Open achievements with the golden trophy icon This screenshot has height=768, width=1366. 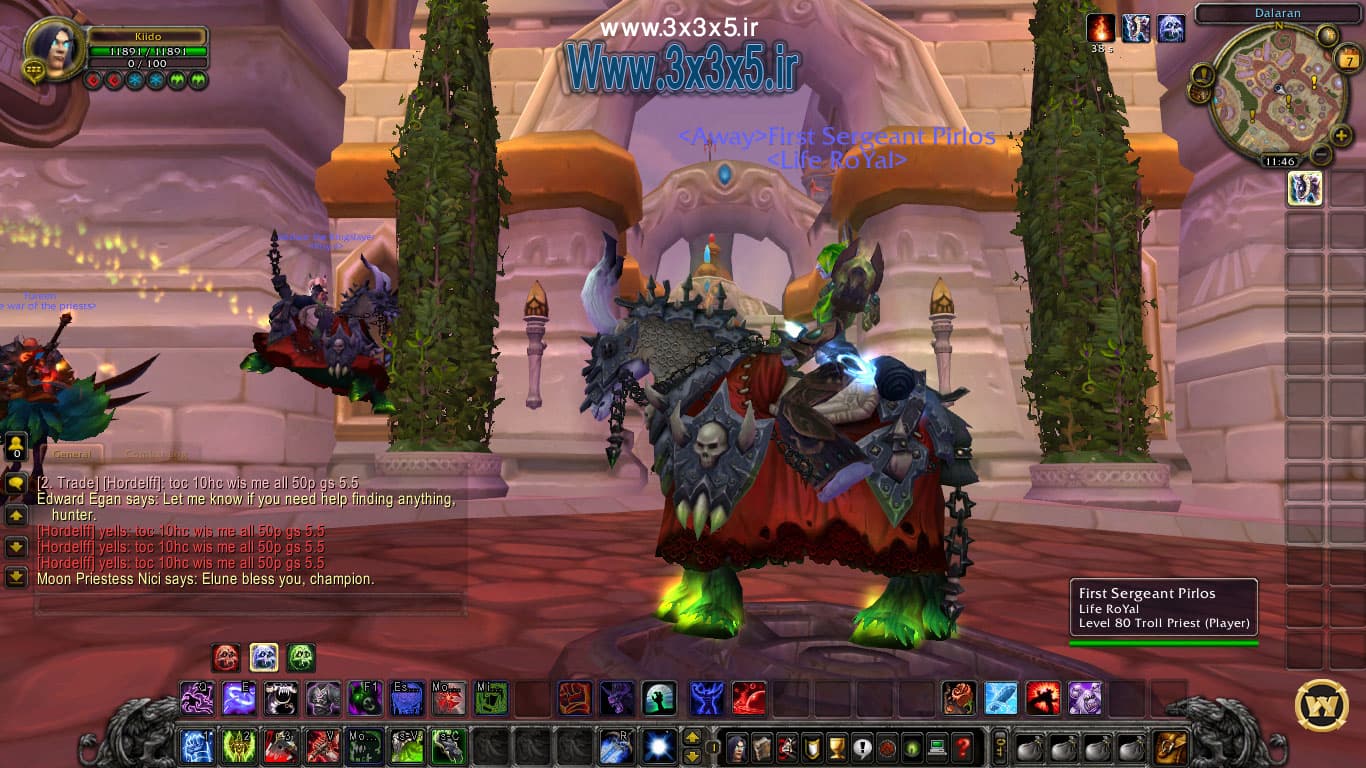(836, 748)
